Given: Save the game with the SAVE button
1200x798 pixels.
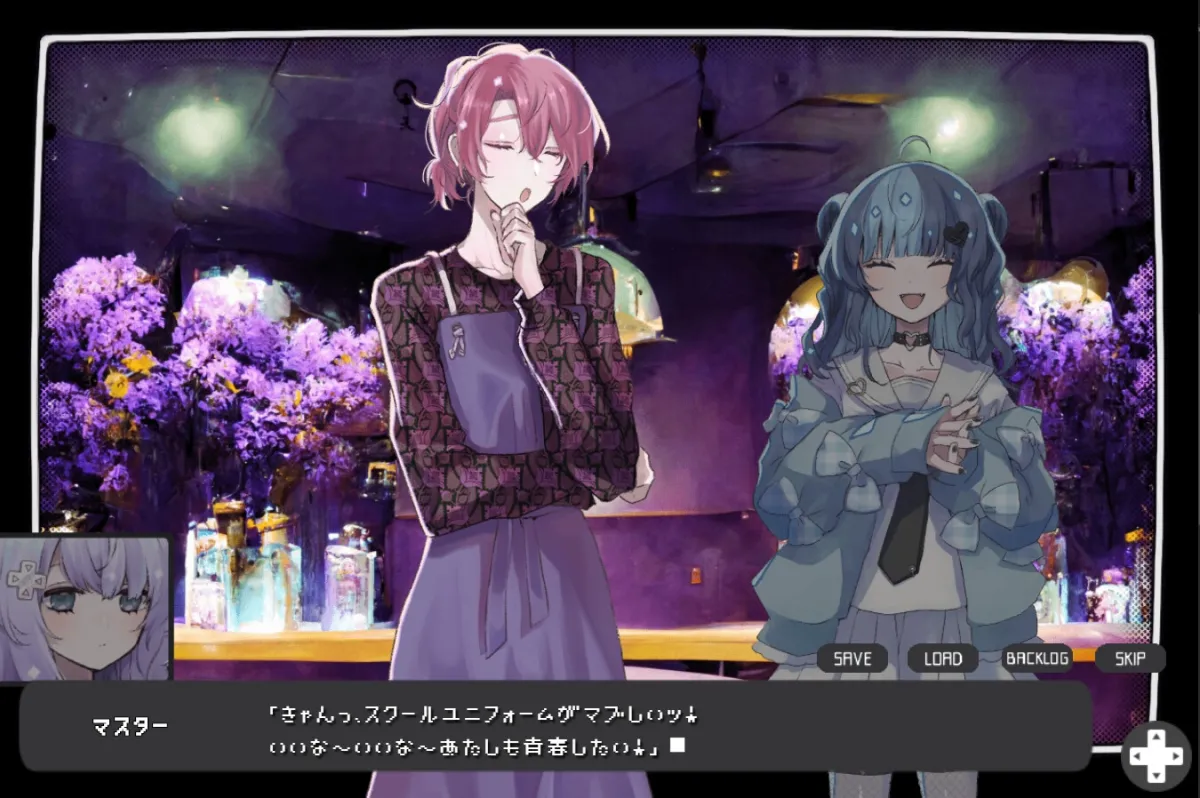Looking at the screenshot, I should (x=852, y=658).
